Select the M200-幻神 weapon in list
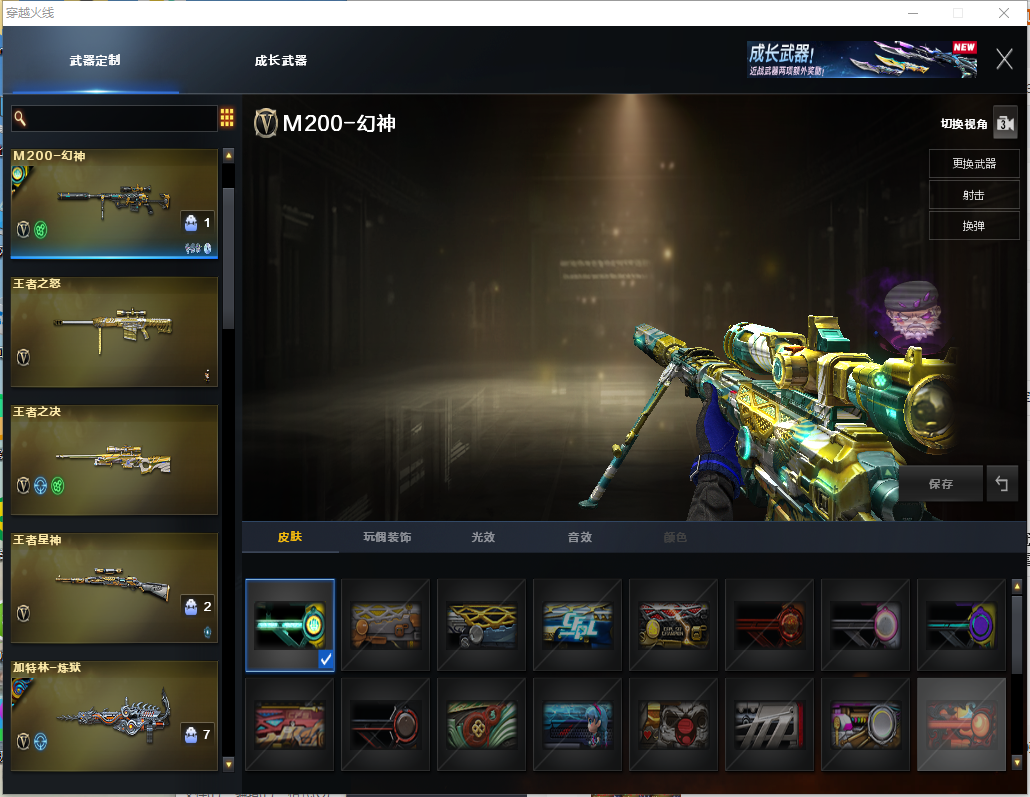 [114, 204]
